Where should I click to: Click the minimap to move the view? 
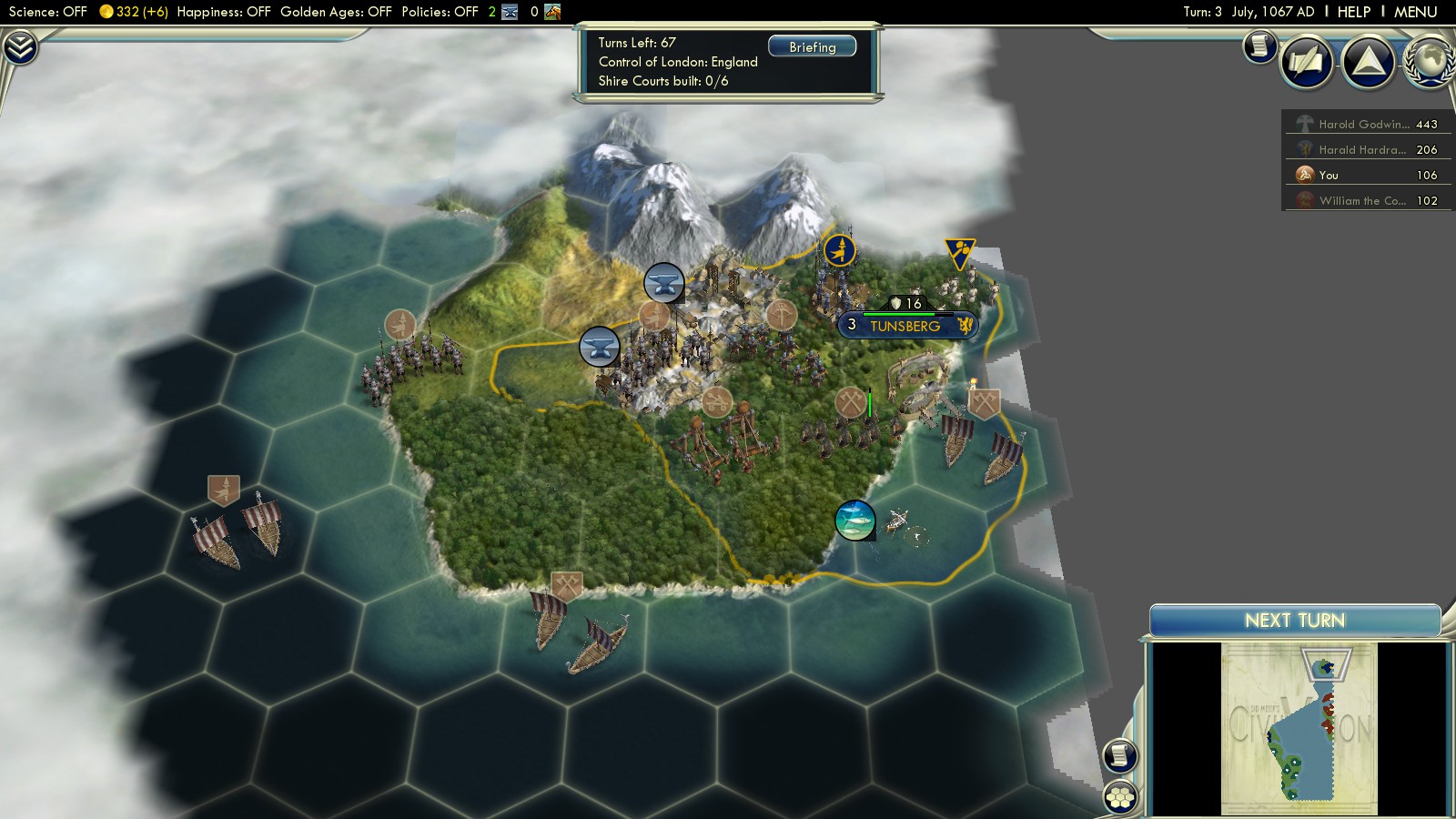pos(1299,728)
